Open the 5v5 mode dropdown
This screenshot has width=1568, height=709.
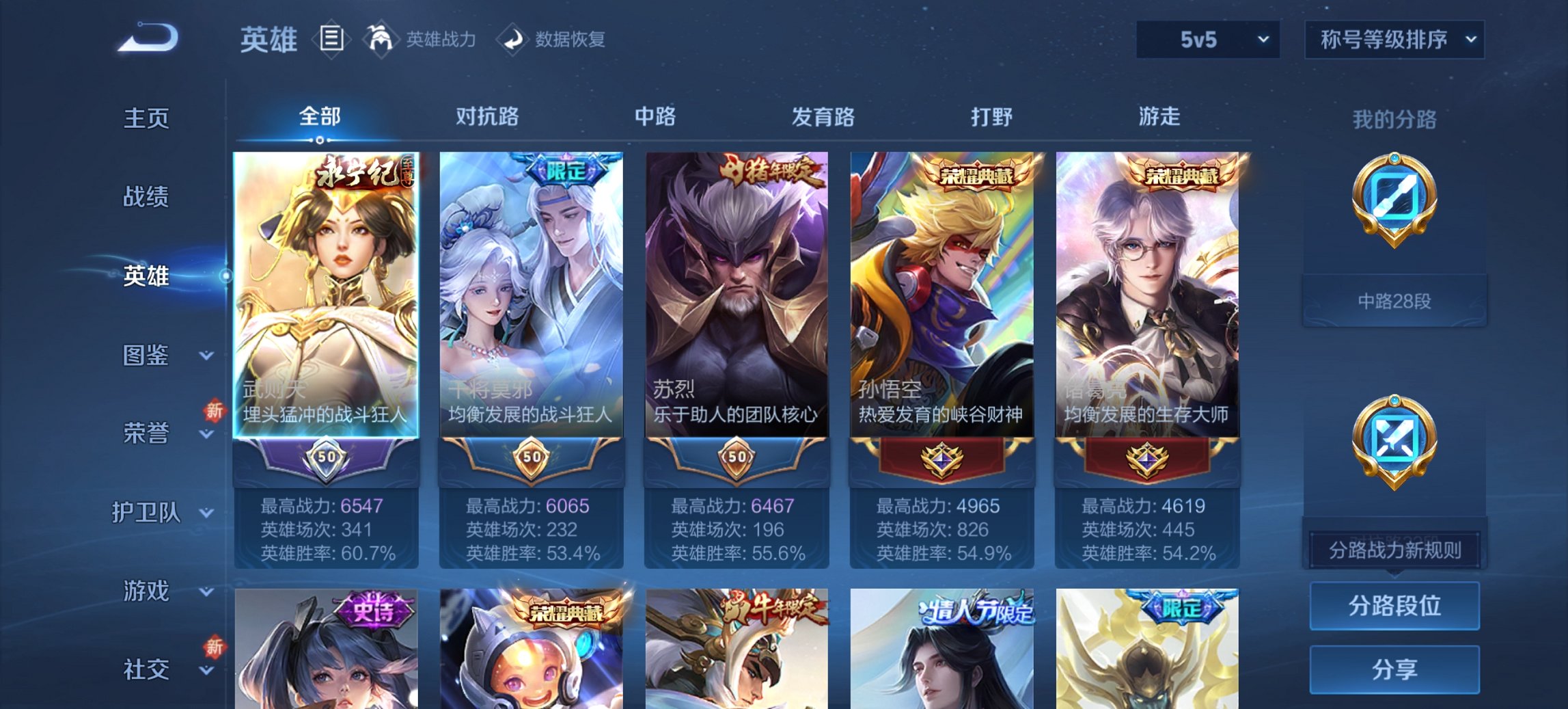click(x=1207, y=40)
